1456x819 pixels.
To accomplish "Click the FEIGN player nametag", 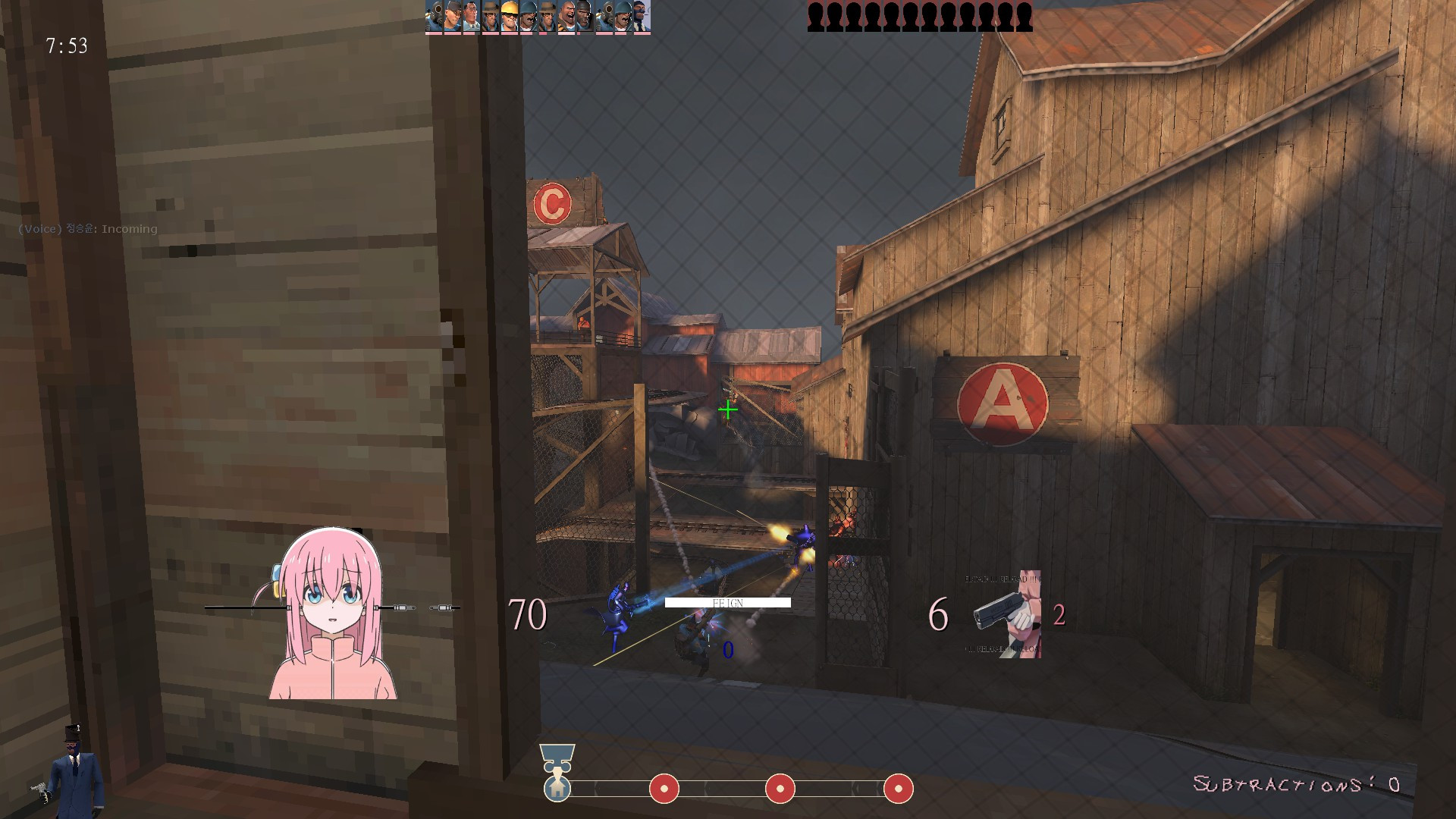I will point(726,603).
